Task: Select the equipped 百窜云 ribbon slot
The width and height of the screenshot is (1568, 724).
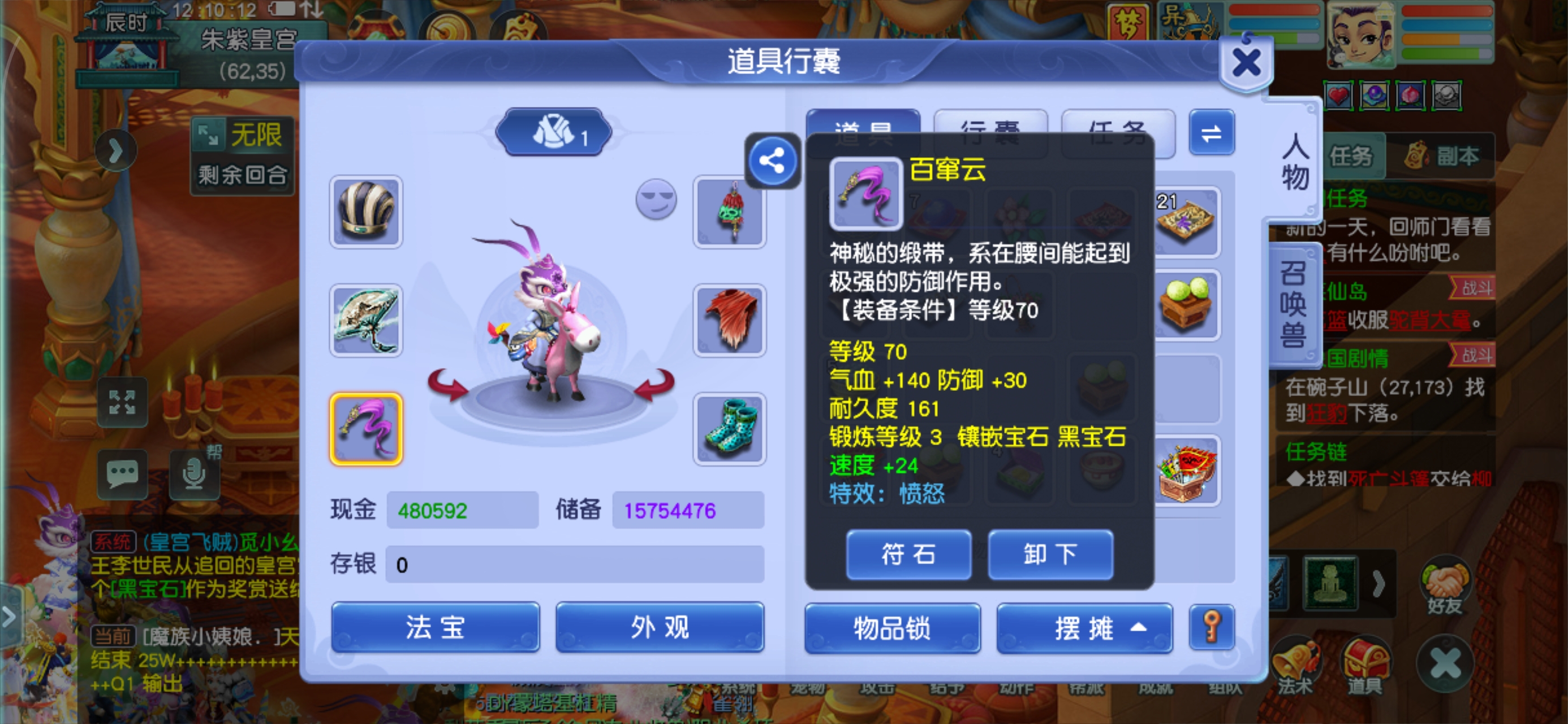Action: pyautogui.click(x=365, y=428)
